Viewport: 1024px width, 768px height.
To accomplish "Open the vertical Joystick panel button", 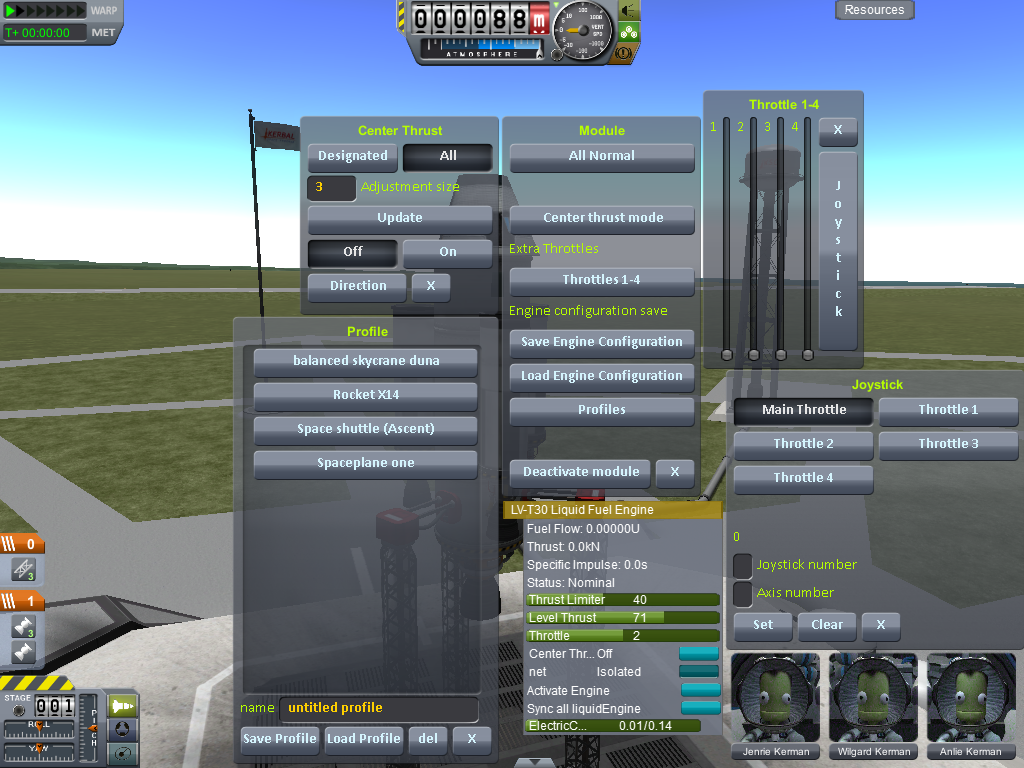I will (838, 250).
